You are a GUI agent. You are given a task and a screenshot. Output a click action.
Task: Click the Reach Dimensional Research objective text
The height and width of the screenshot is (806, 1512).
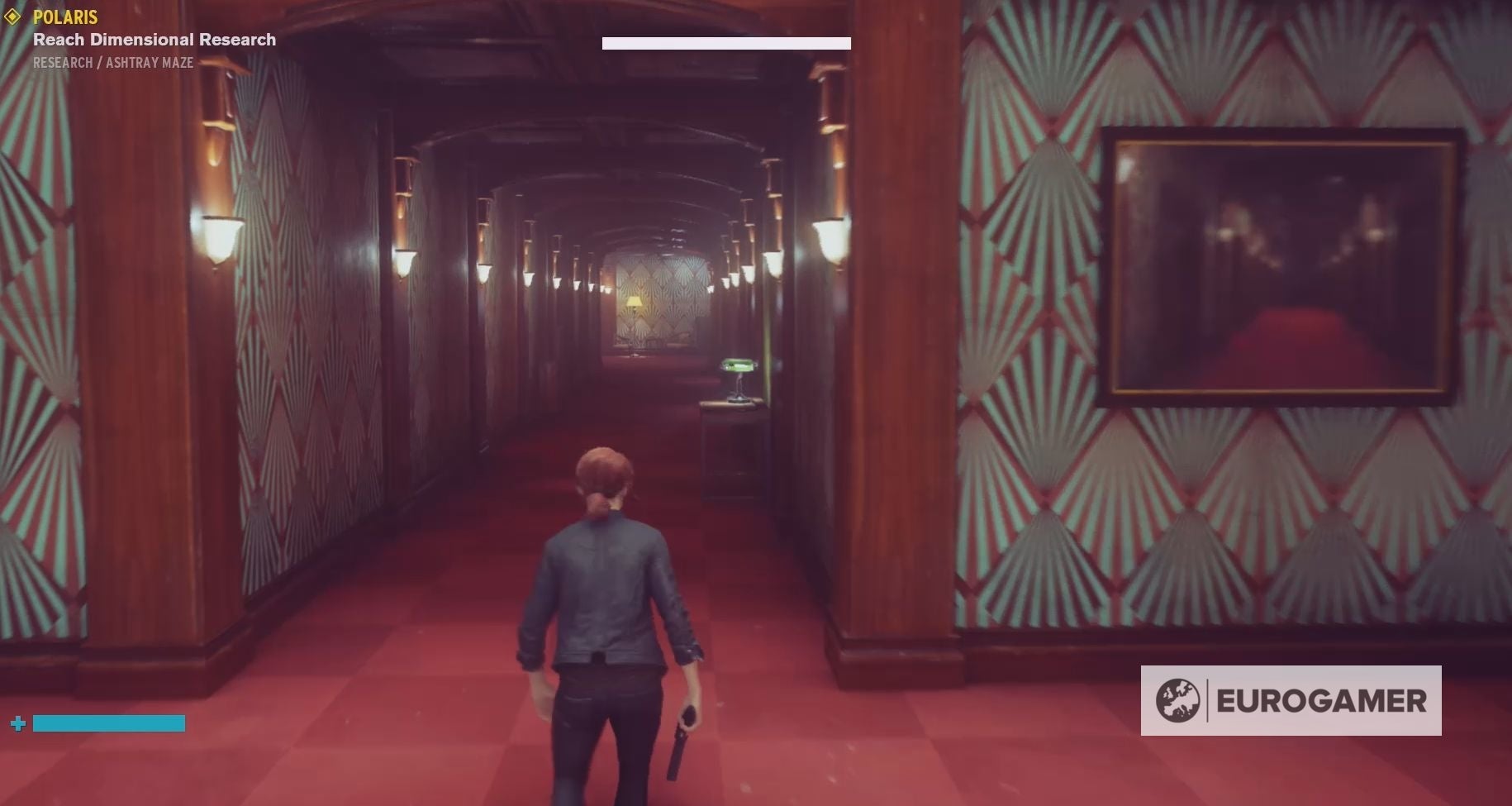tap(153, 39)
